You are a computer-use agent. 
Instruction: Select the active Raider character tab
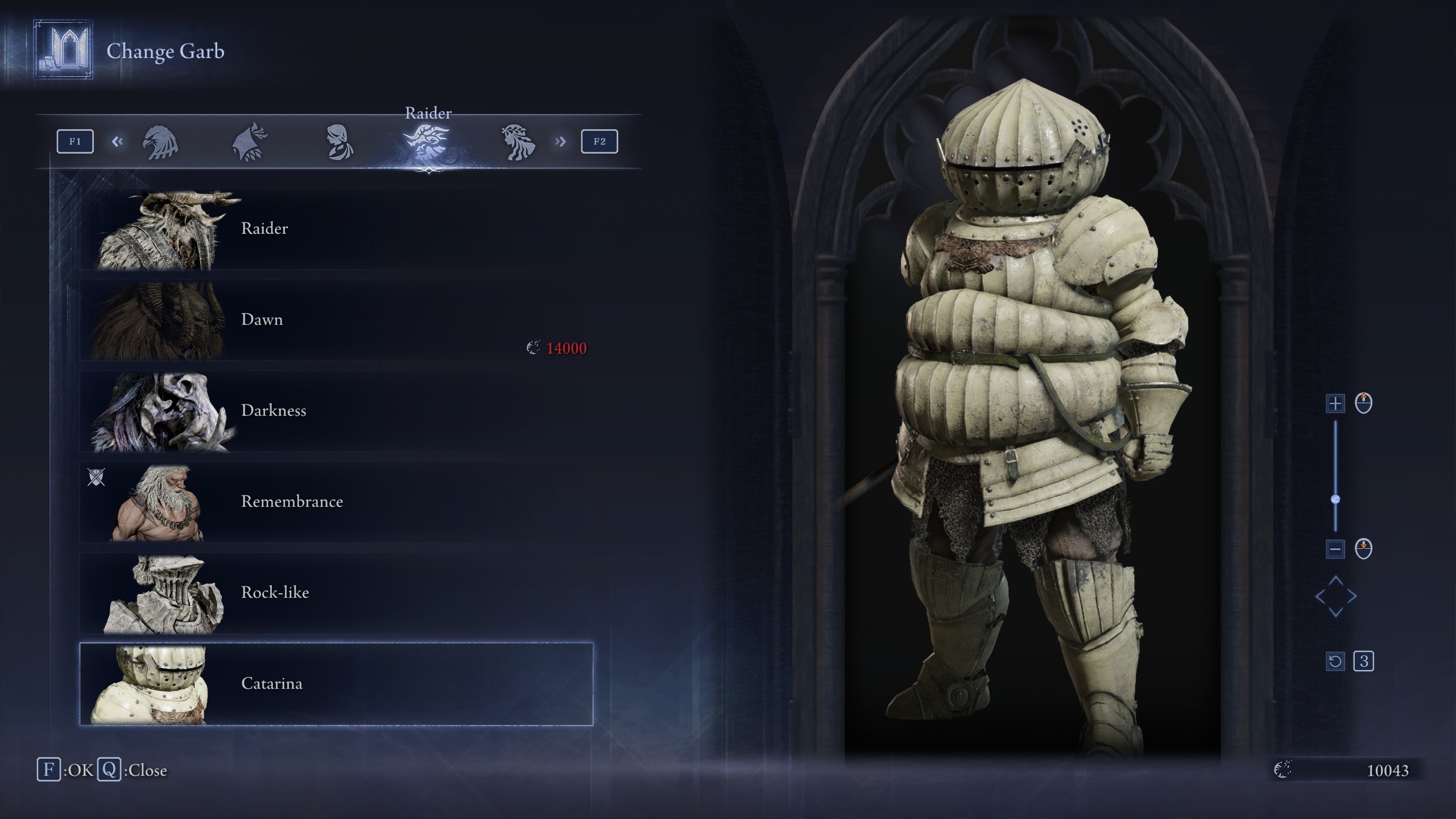tap(428, 142)
